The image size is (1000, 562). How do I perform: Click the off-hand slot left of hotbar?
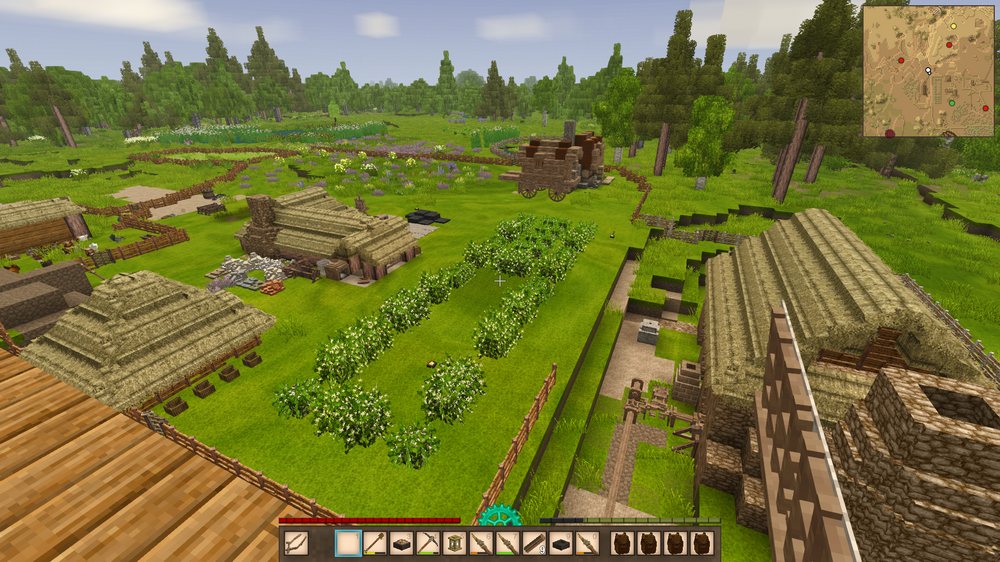[296, 543]
